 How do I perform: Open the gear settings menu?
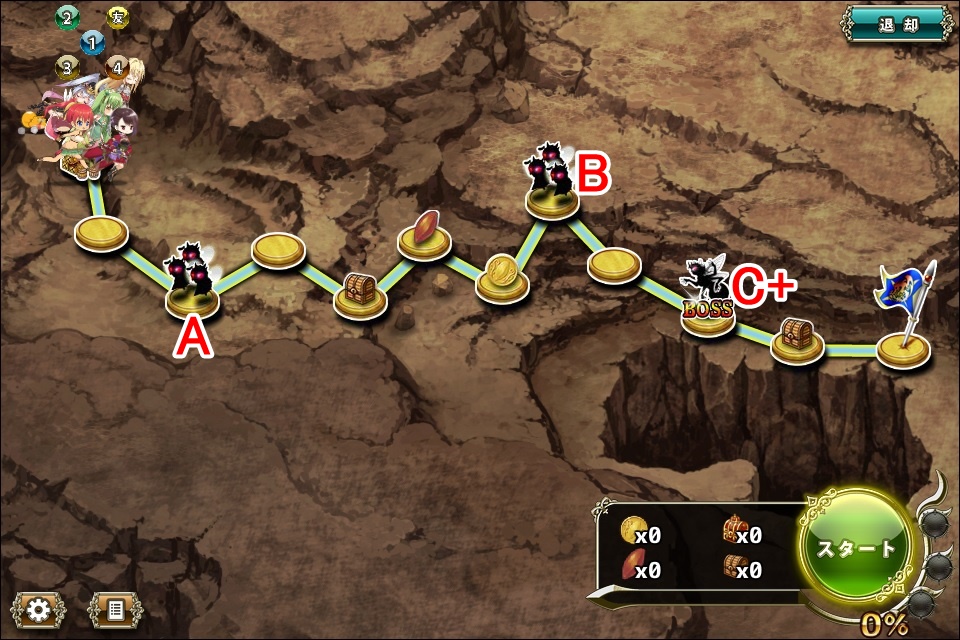click(x=39, y=608)
